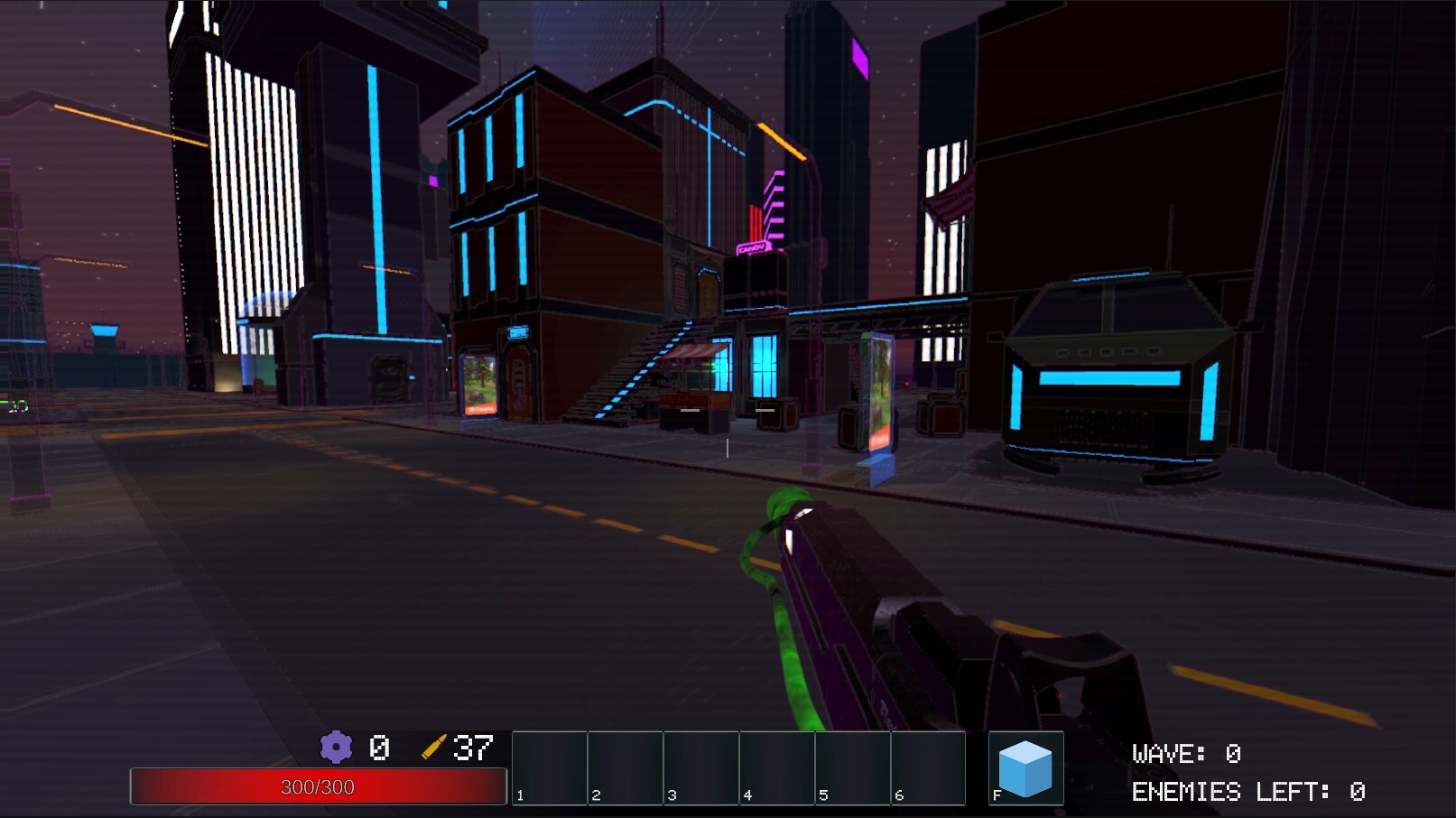Click the purple gear resource icon

click(x=337, y=748)
